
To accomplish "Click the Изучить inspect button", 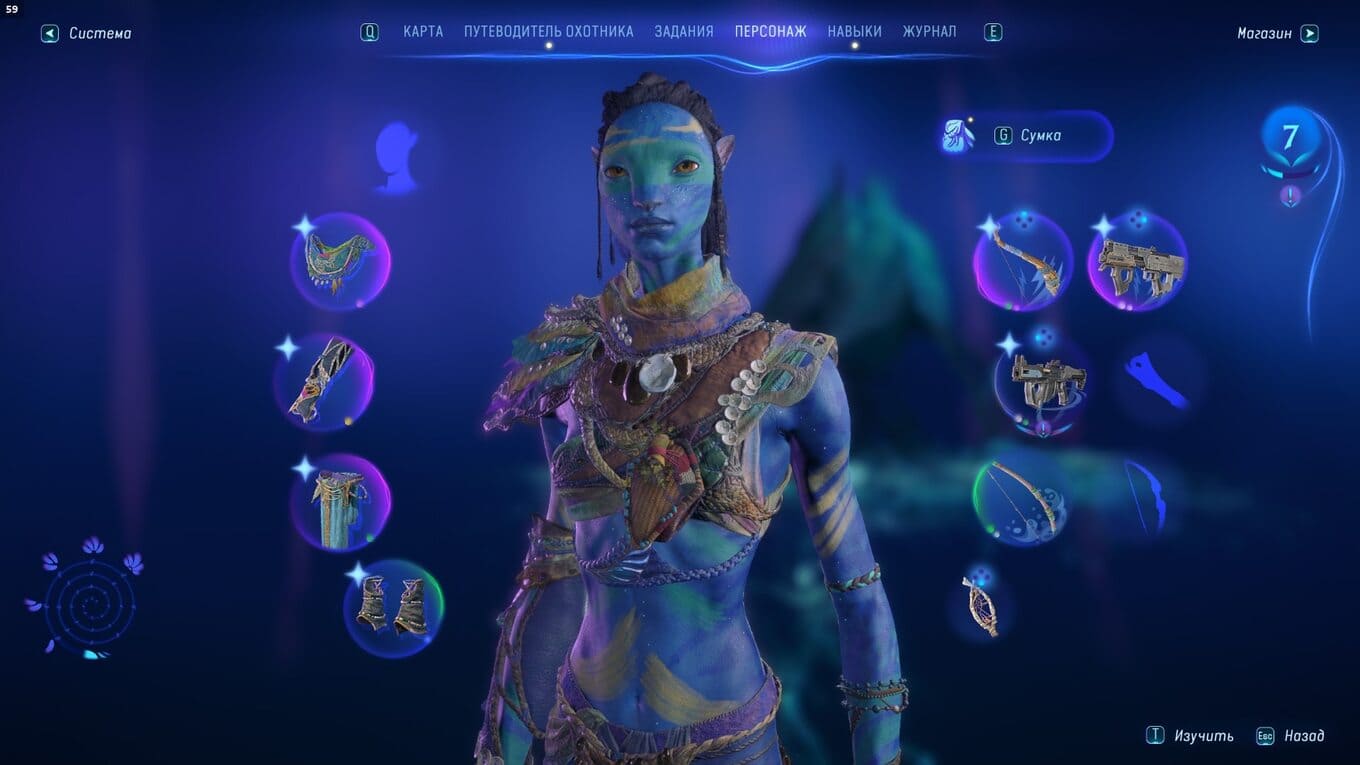I will pyautogui.click(x=1191, y=736).
